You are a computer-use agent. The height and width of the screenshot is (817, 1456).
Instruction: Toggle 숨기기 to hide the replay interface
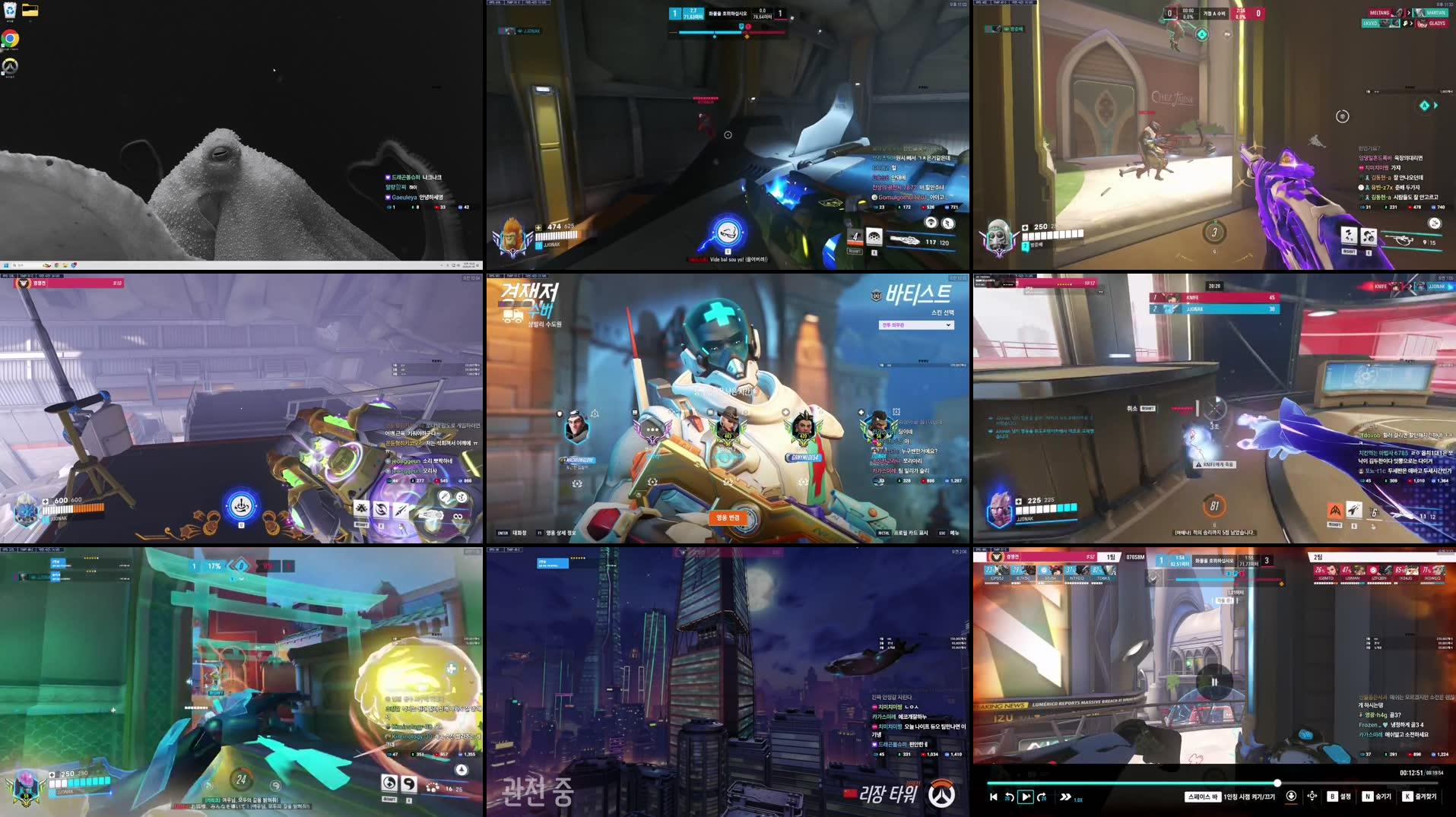(x=1378, y=797)
